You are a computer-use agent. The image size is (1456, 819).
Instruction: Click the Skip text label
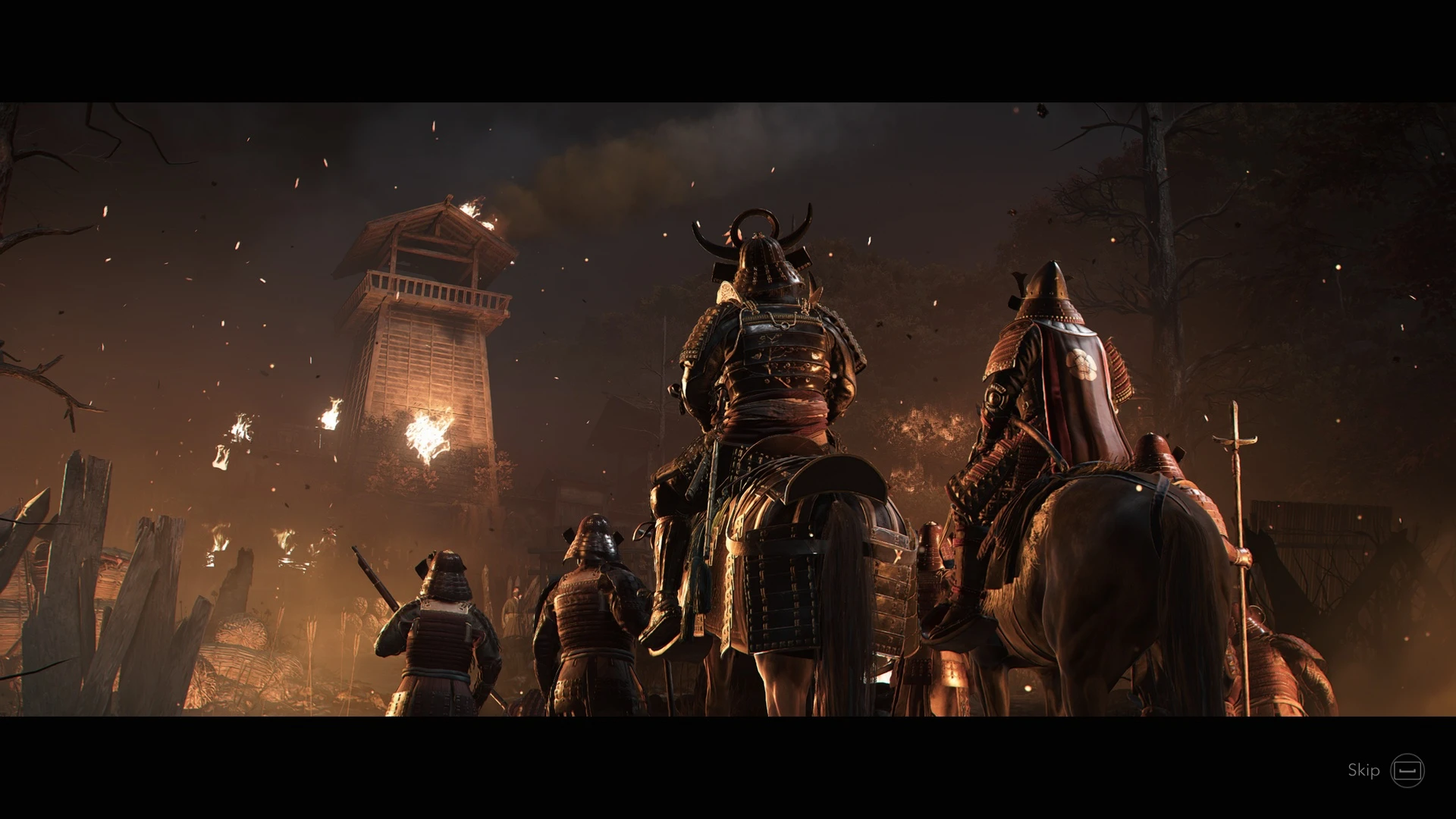click(x=1361, y=771)
